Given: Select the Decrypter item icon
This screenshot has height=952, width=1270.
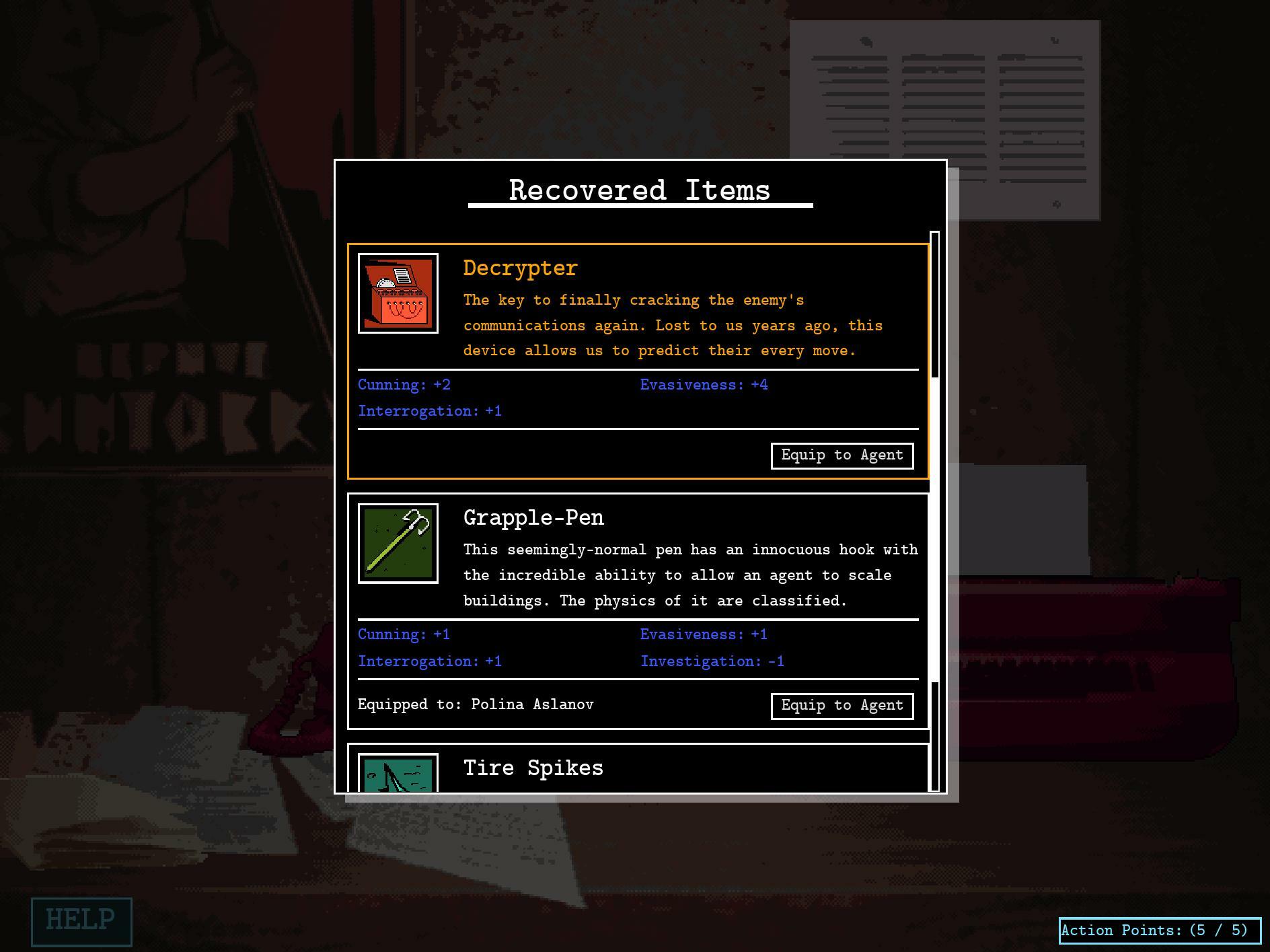Looking at the screenshot, I should (398, 293).
